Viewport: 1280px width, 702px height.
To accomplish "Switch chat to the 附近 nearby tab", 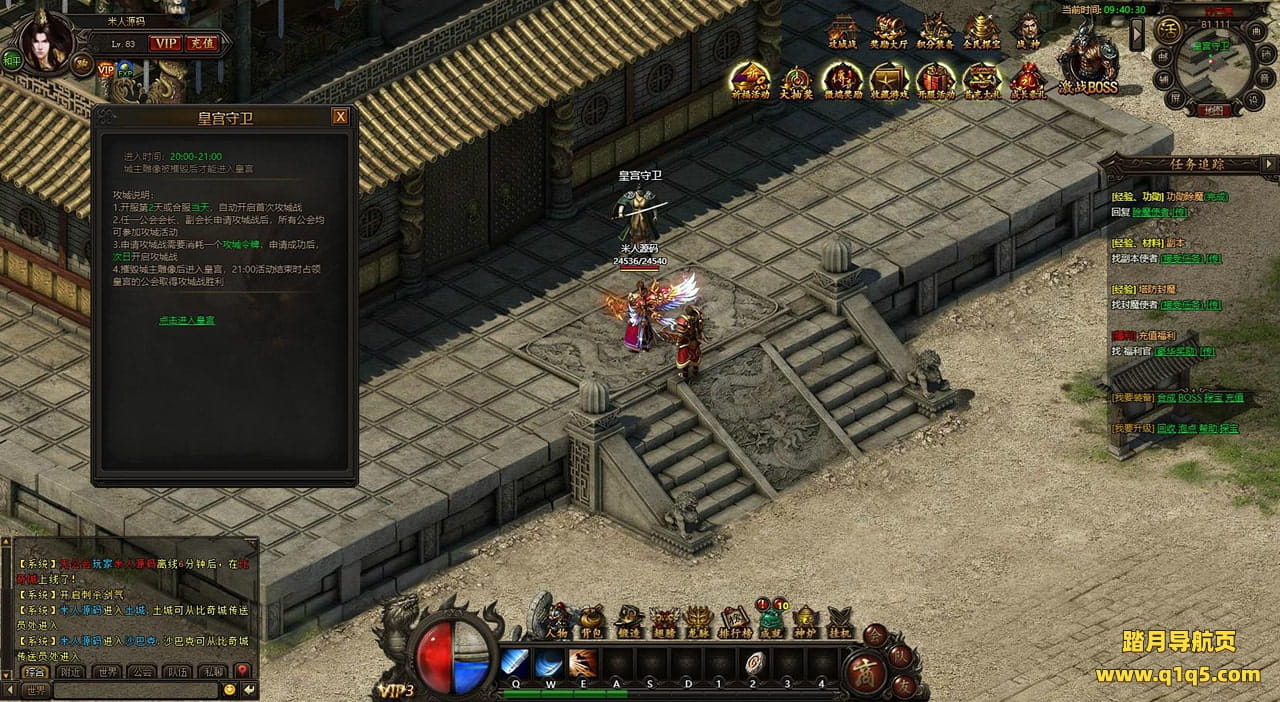I will (70, 671).
